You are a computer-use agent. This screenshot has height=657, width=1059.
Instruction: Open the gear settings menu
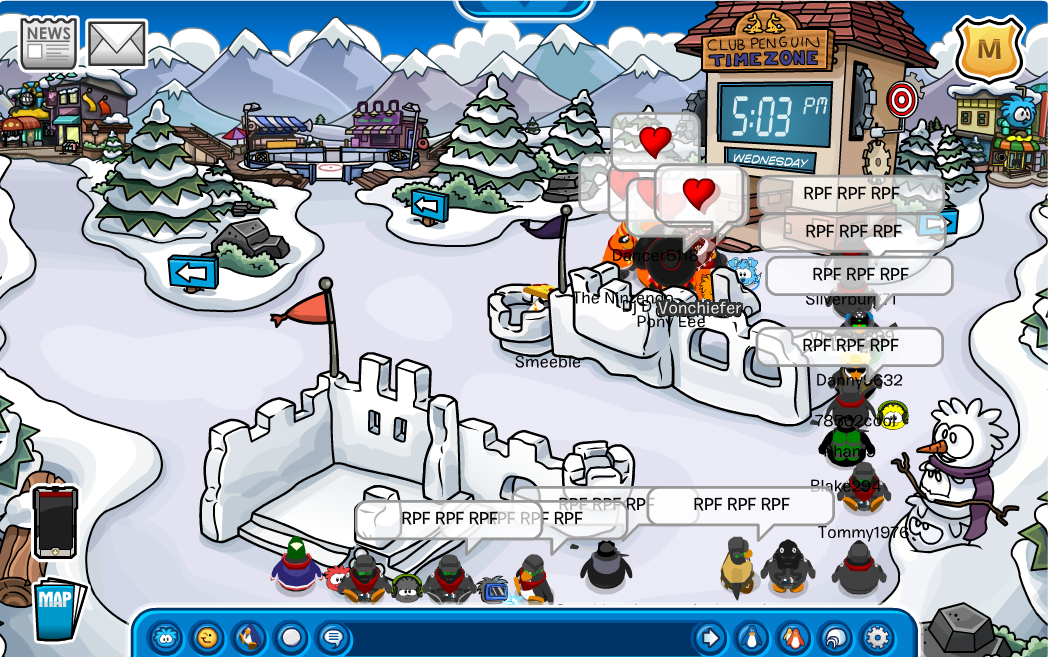tap(877, 637)
